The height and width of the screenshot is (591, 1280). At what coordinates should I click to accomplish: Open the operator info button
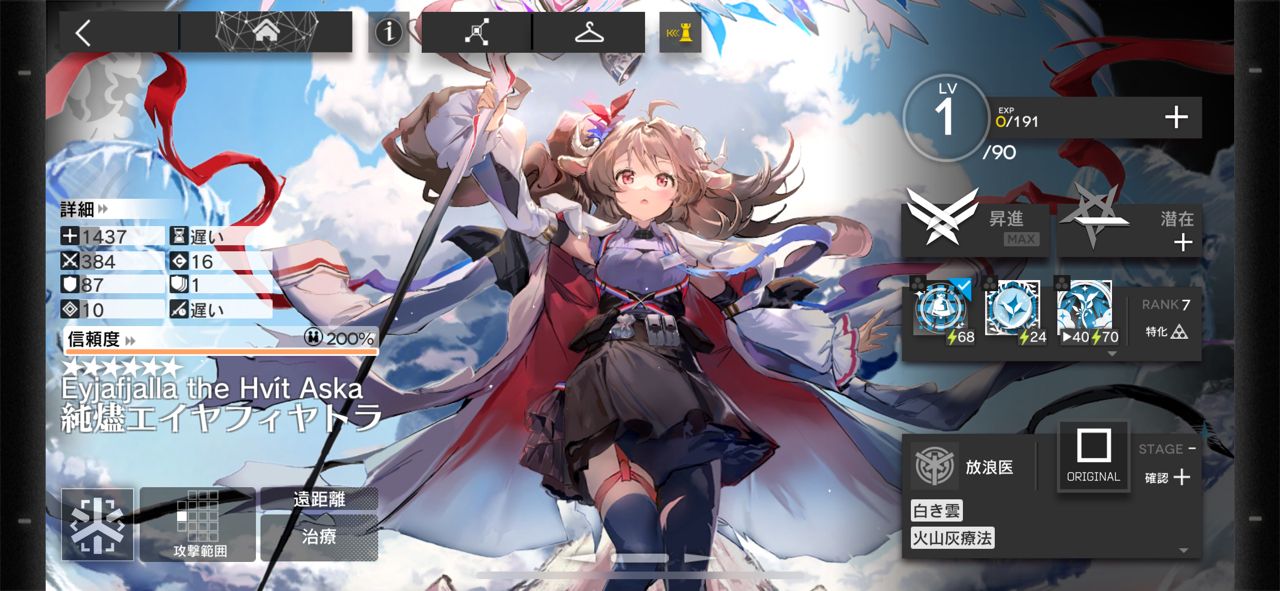pyautogui.click(x=389, y=33)
